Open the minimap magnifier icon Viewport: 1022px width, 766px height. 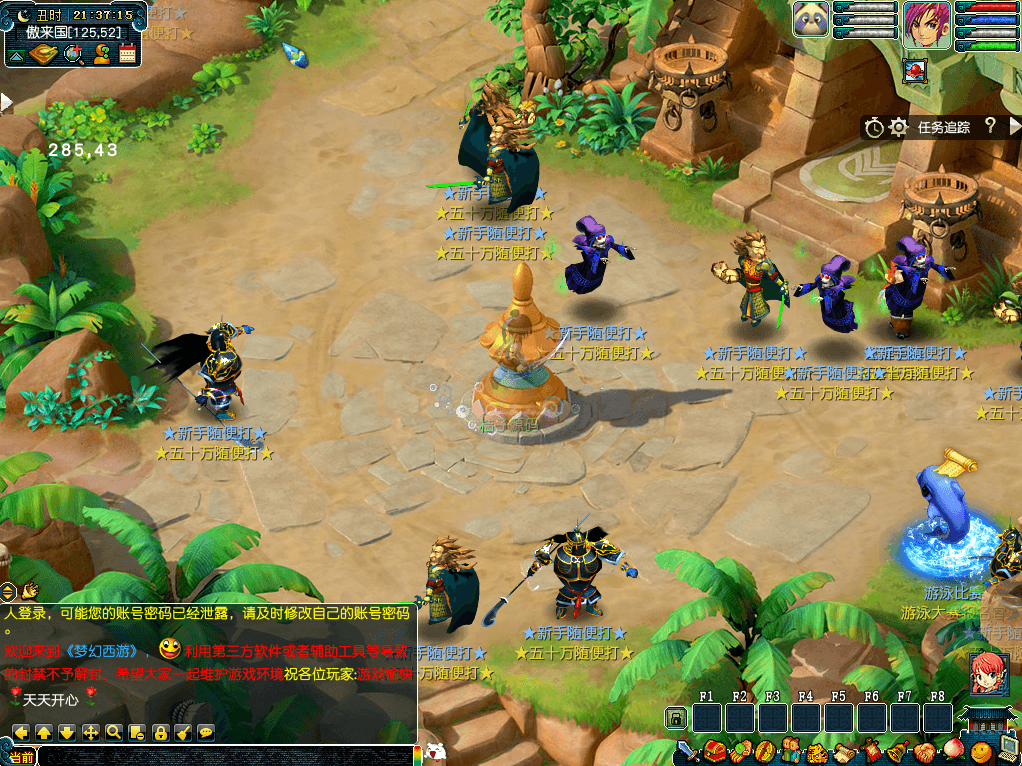pyautogui.click(x=73, y=54)
